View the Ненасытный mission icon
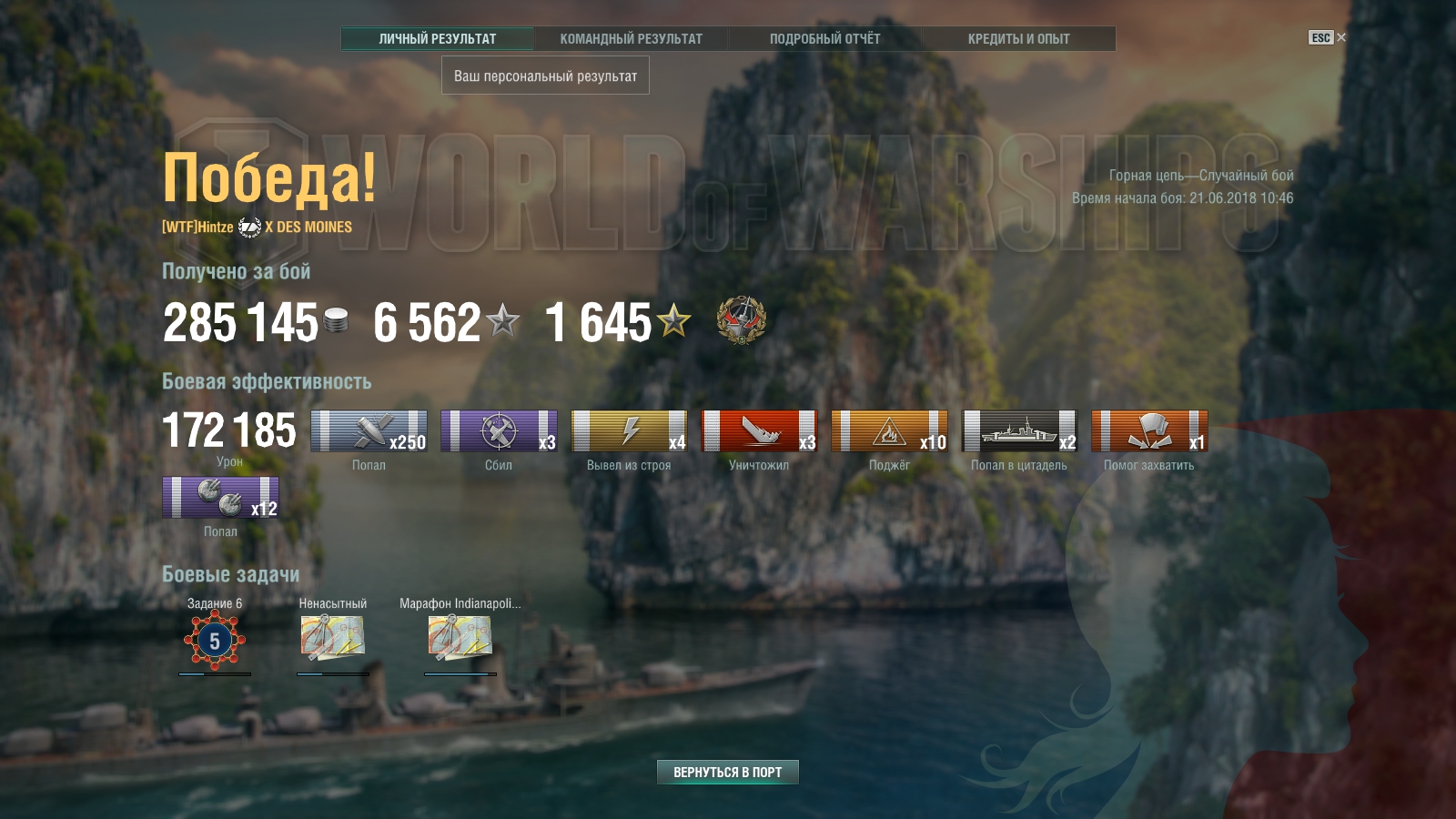Viewport: 1456px width, 819px height. coord(332,637)
